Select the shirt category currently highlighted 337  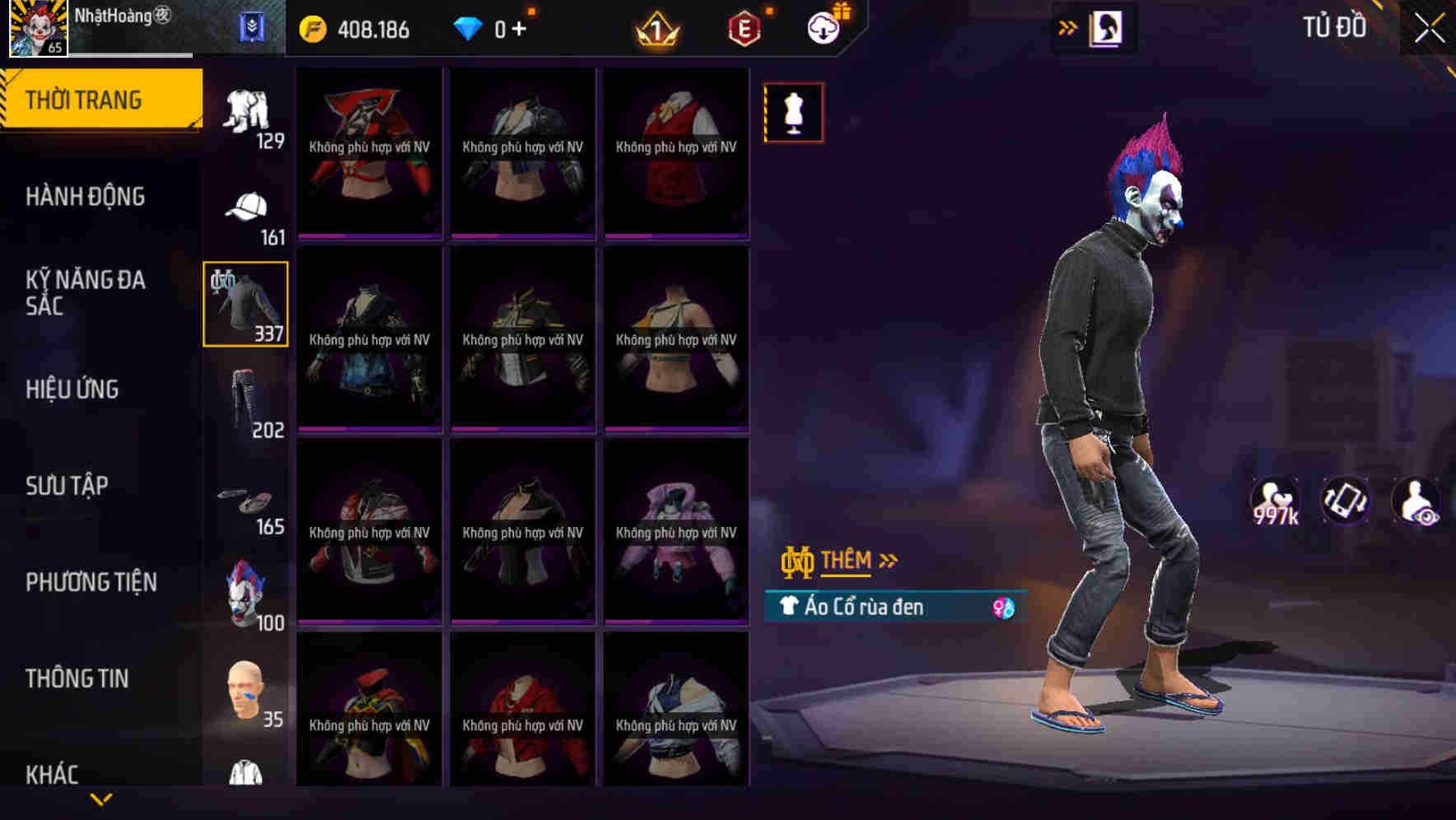point(245,303)
